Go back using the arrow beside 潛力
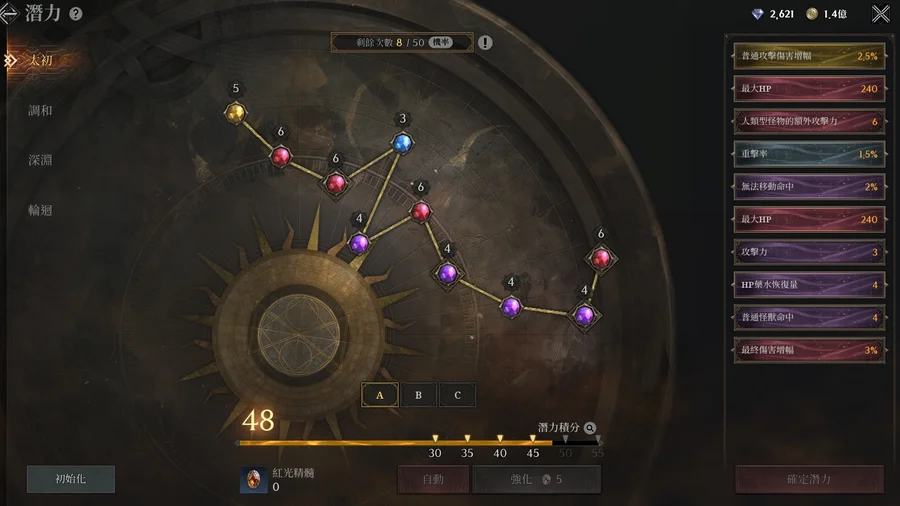Image resolution: width=900 pixels, height=506 pixels. click(9, 14)
